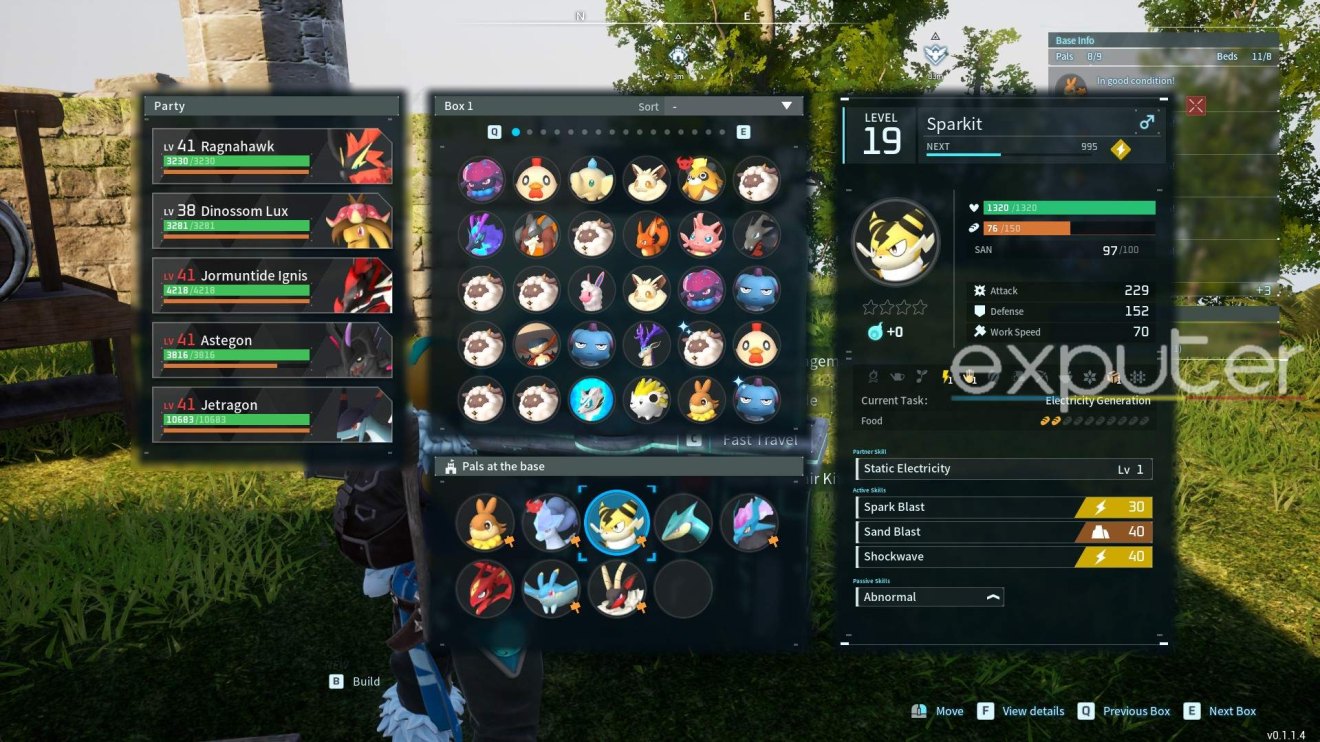Screen dimensions: 1320x742
Task: Select Ragnahawk in the party list
Action: 271,155
